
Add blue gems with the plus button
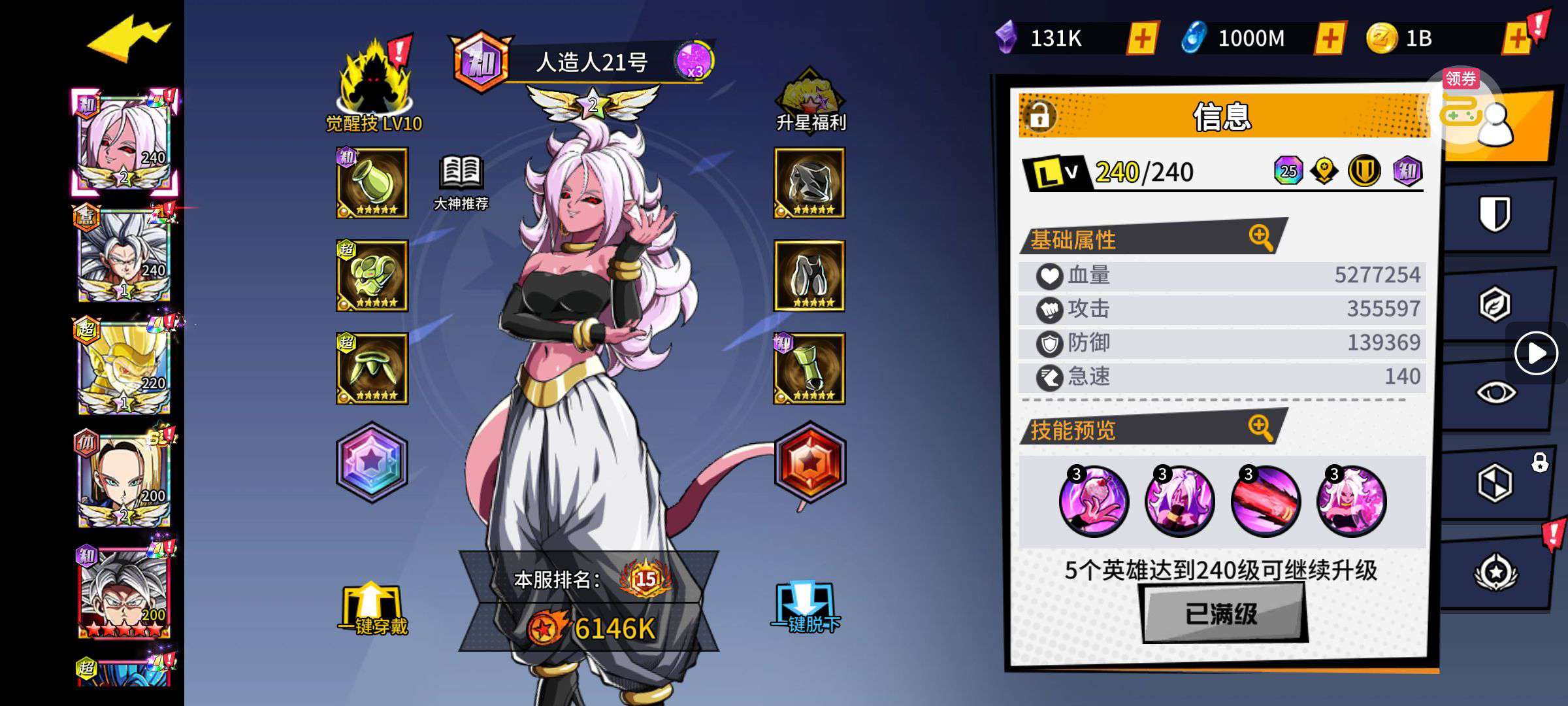pyautogui.click(x=1330, y=39)
